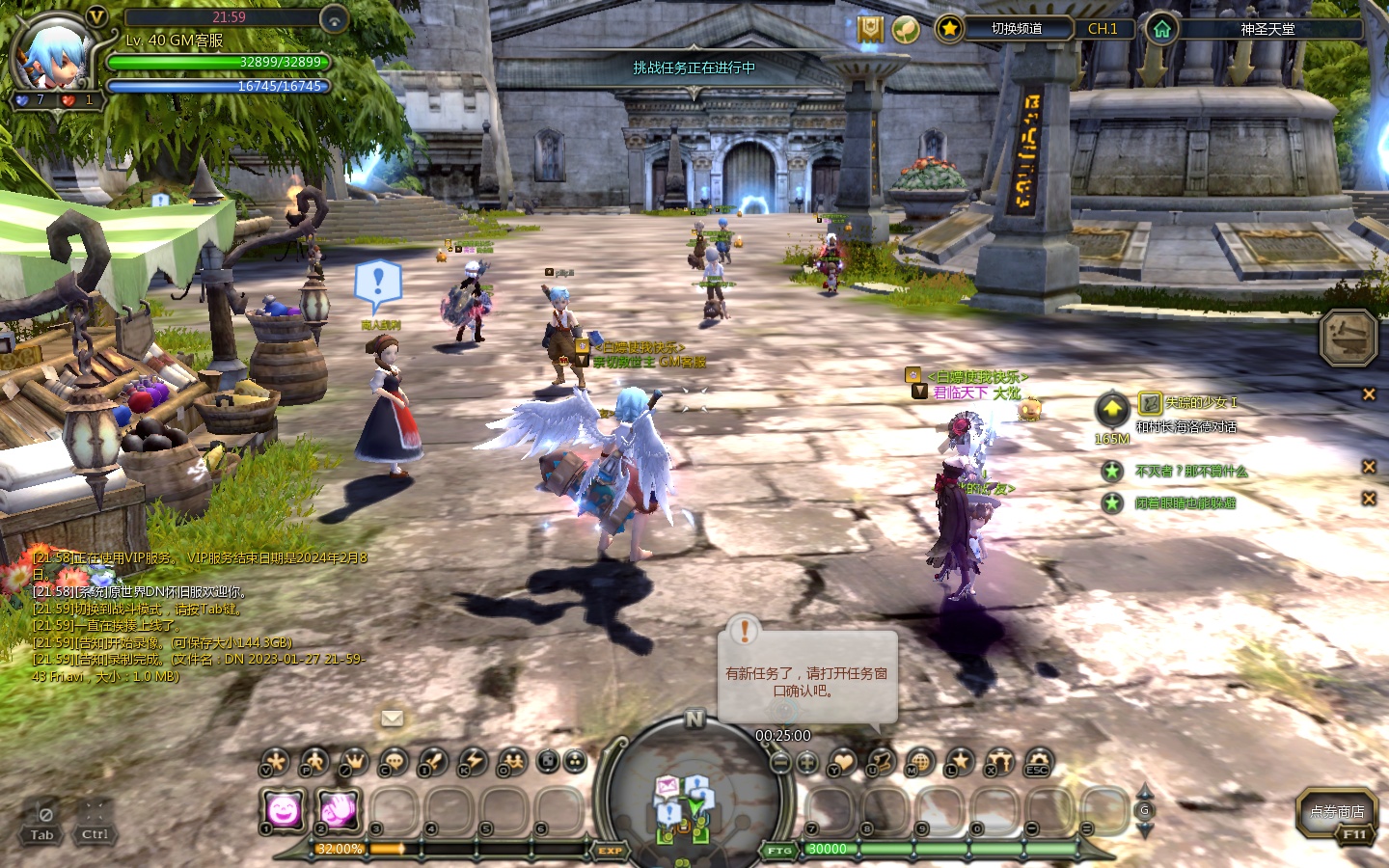Open the mail envelope notification
The height and width of the screenshot is (868, 1389).
392,719
